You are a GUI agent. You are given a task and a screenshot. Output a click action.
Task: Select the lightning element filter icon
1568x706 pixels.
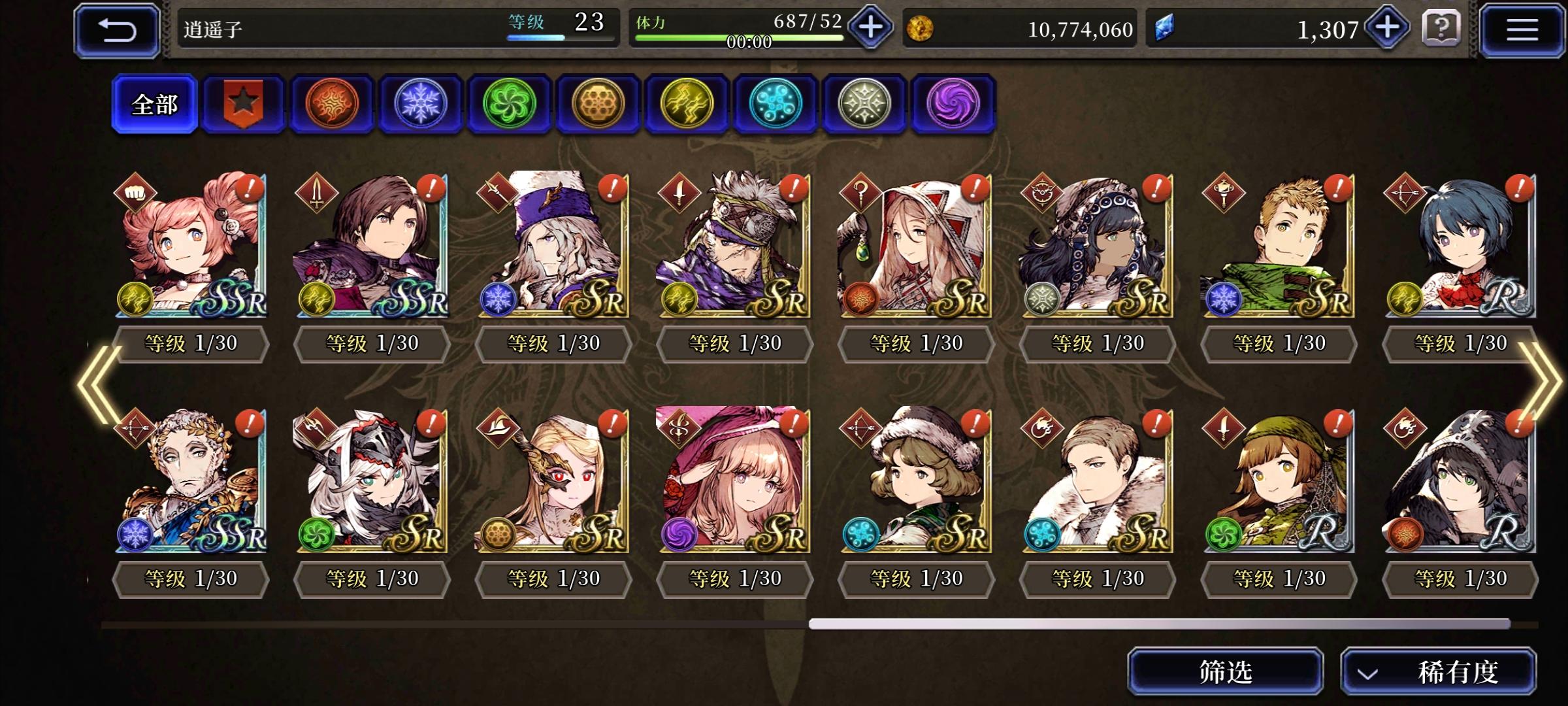point(687,105)
